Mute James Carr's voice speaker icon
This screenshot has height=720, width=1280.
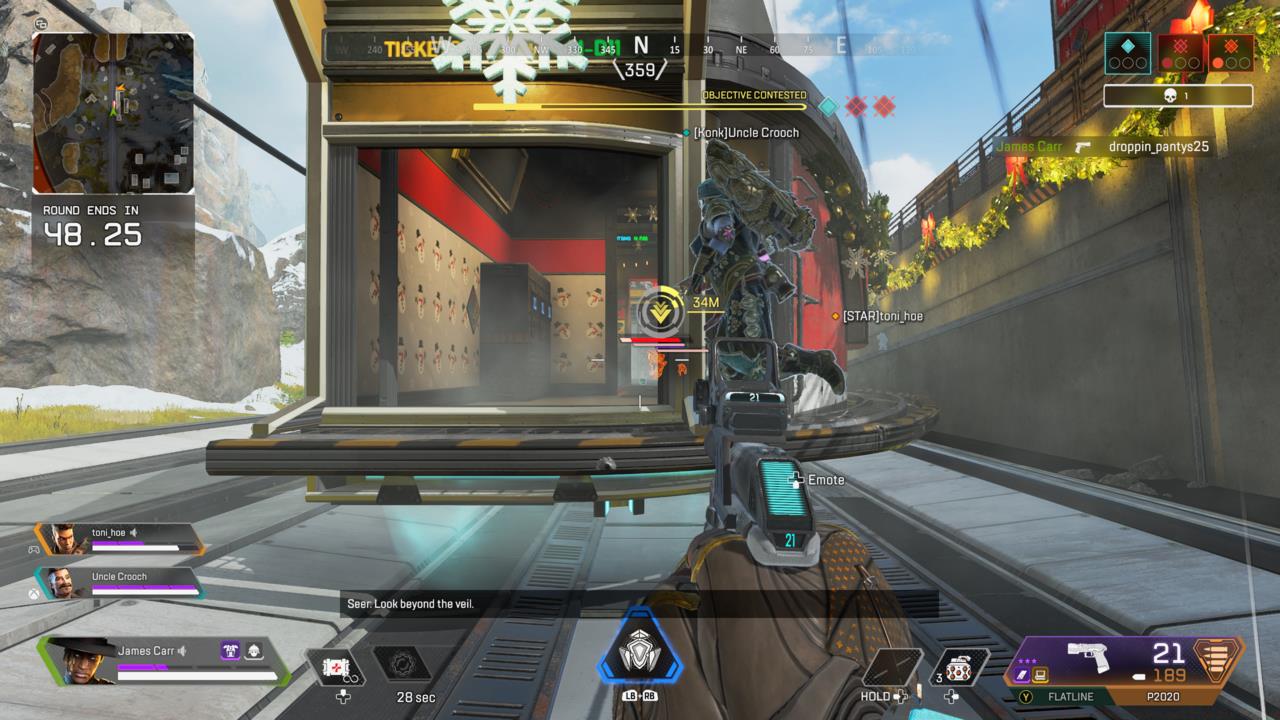coord(182,652)
